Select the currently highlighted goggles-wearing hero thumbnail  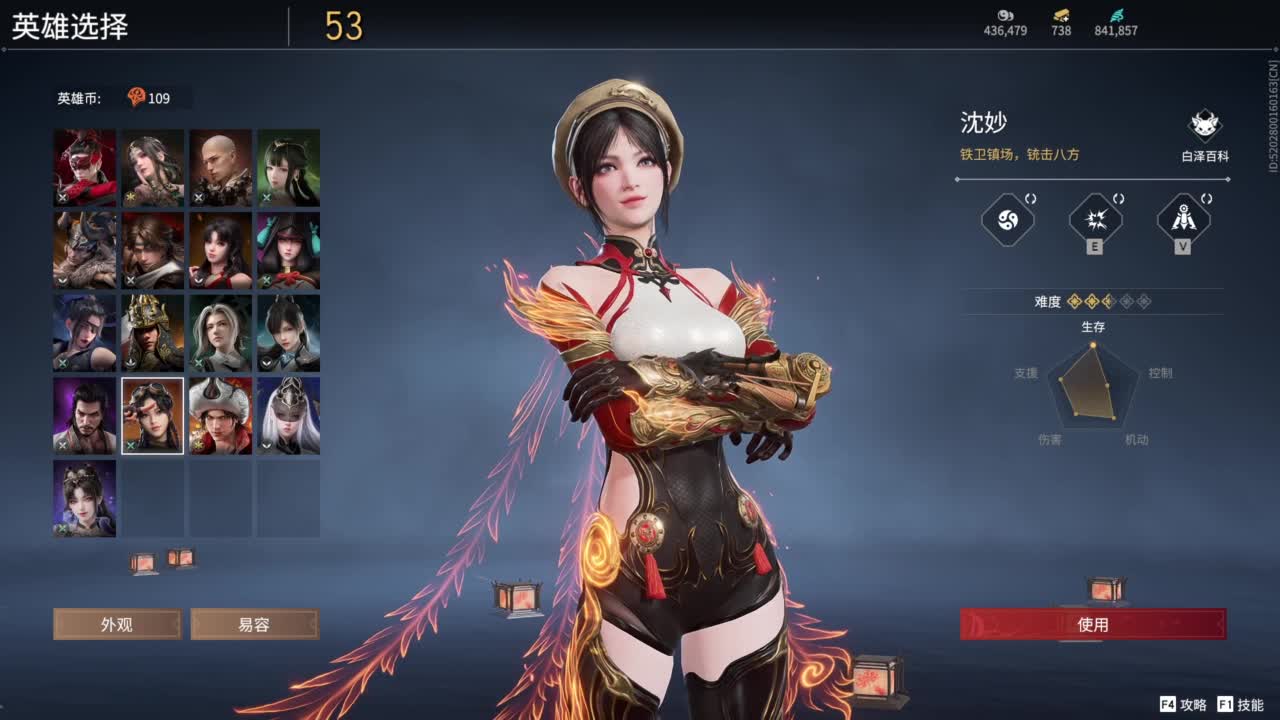tap(151, 415)
